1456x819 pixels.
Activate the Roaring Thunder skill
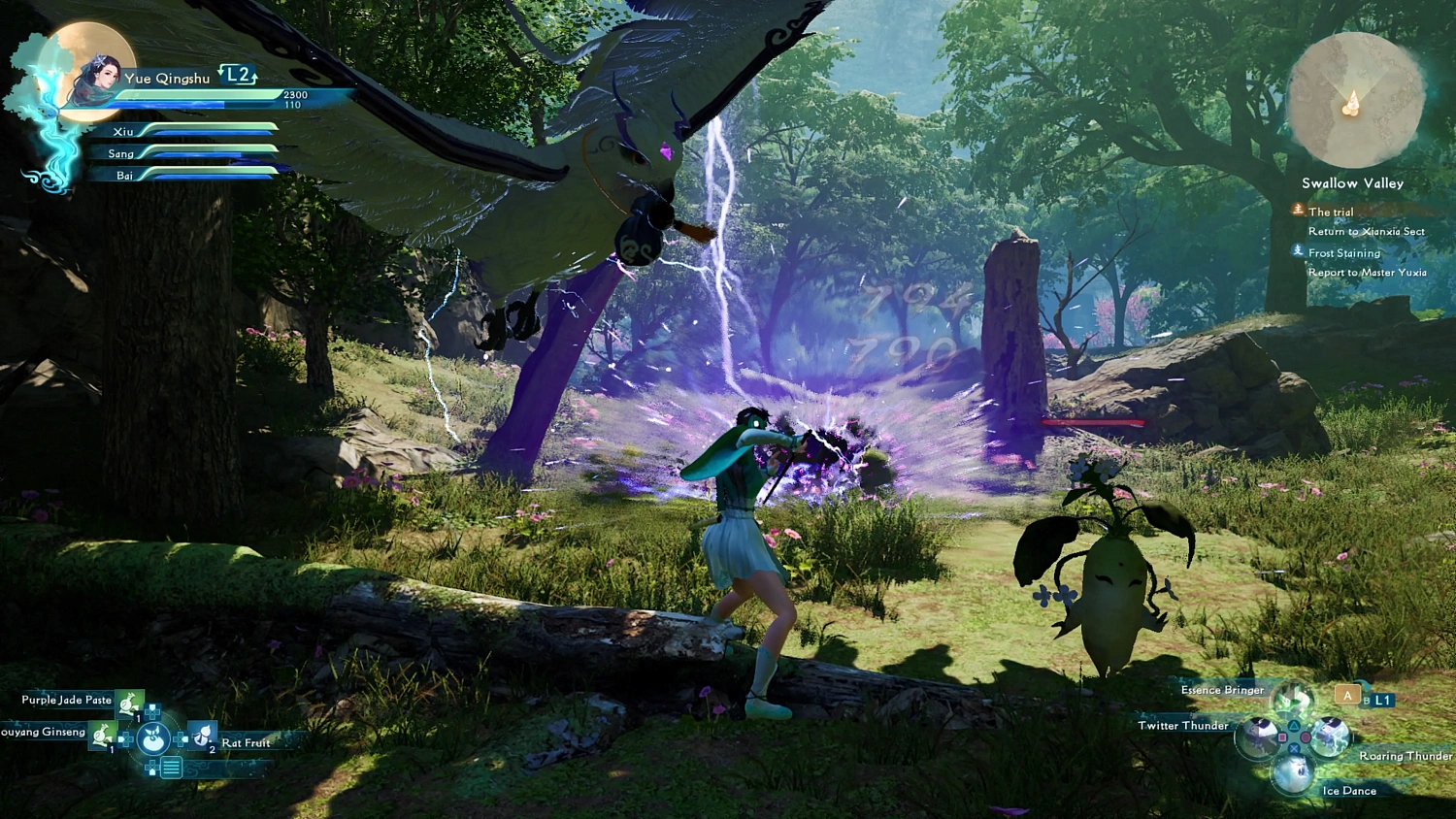(x=1330, y=737)
